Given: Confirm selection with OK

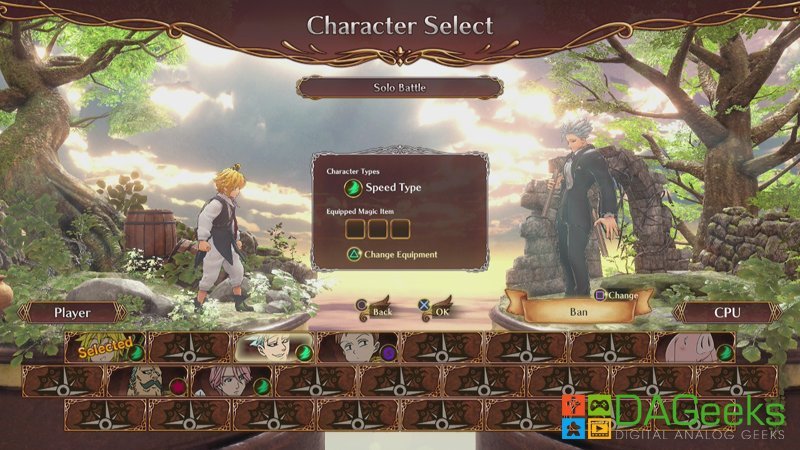Looking at the screenshot, I should (439, 311).
